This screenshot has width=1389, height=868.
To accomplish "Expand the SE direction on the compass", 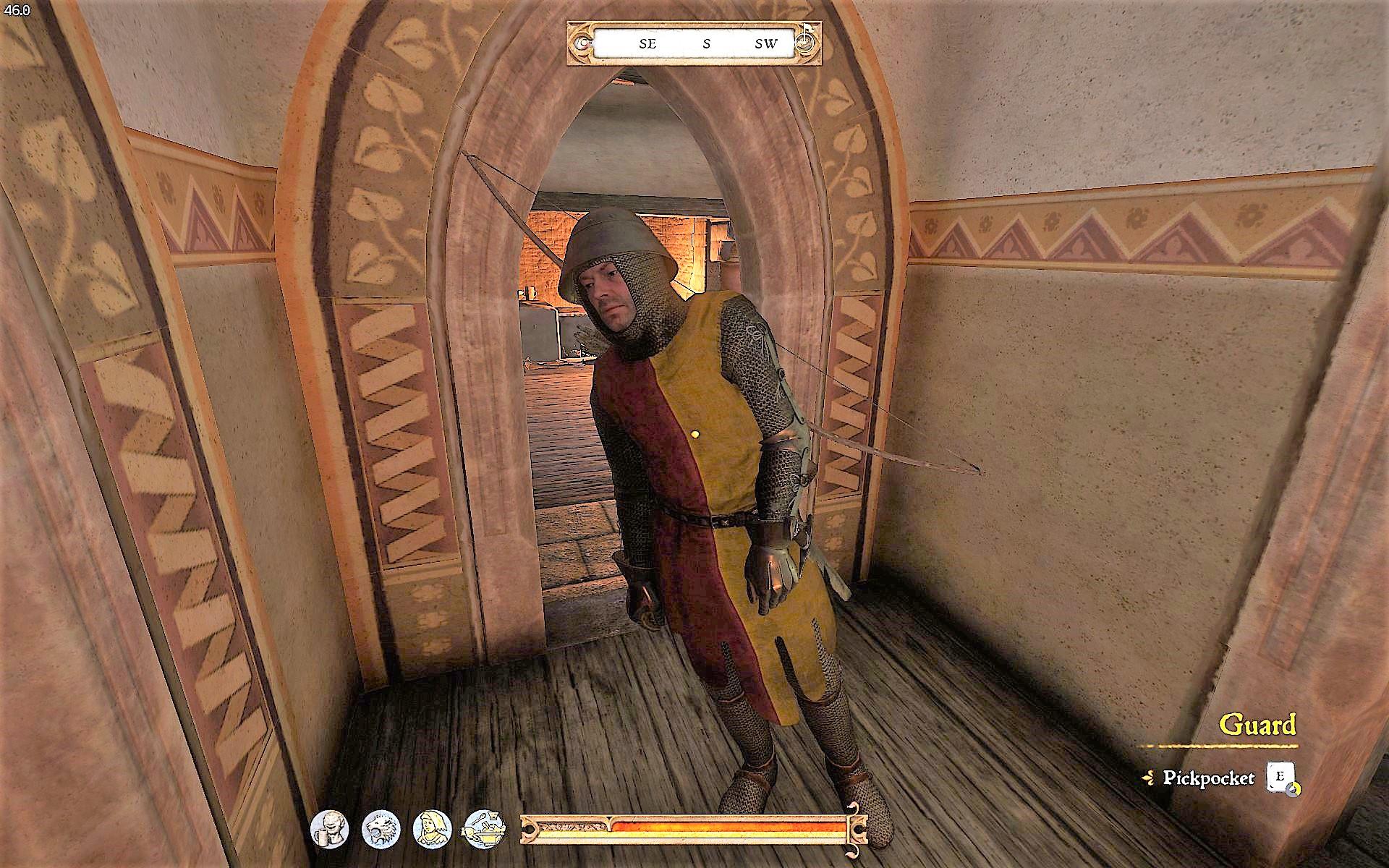I will click(x=646, y=43).
